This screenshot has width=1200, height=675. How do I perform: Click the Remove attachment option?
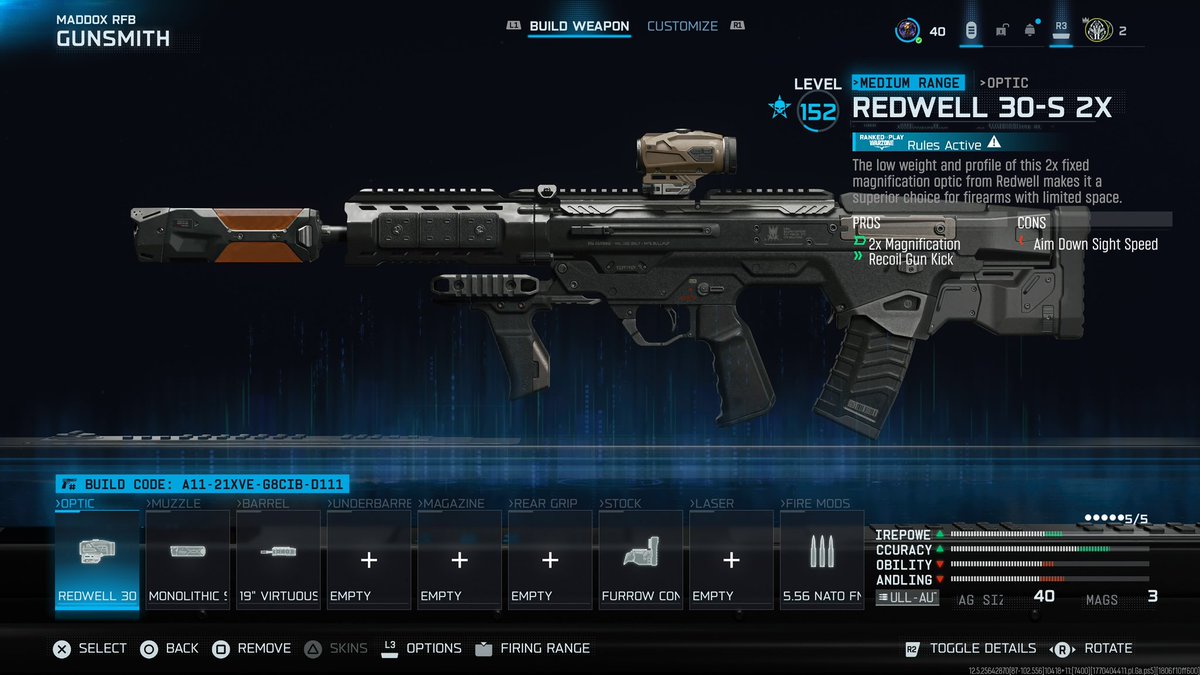click(251, 648)
